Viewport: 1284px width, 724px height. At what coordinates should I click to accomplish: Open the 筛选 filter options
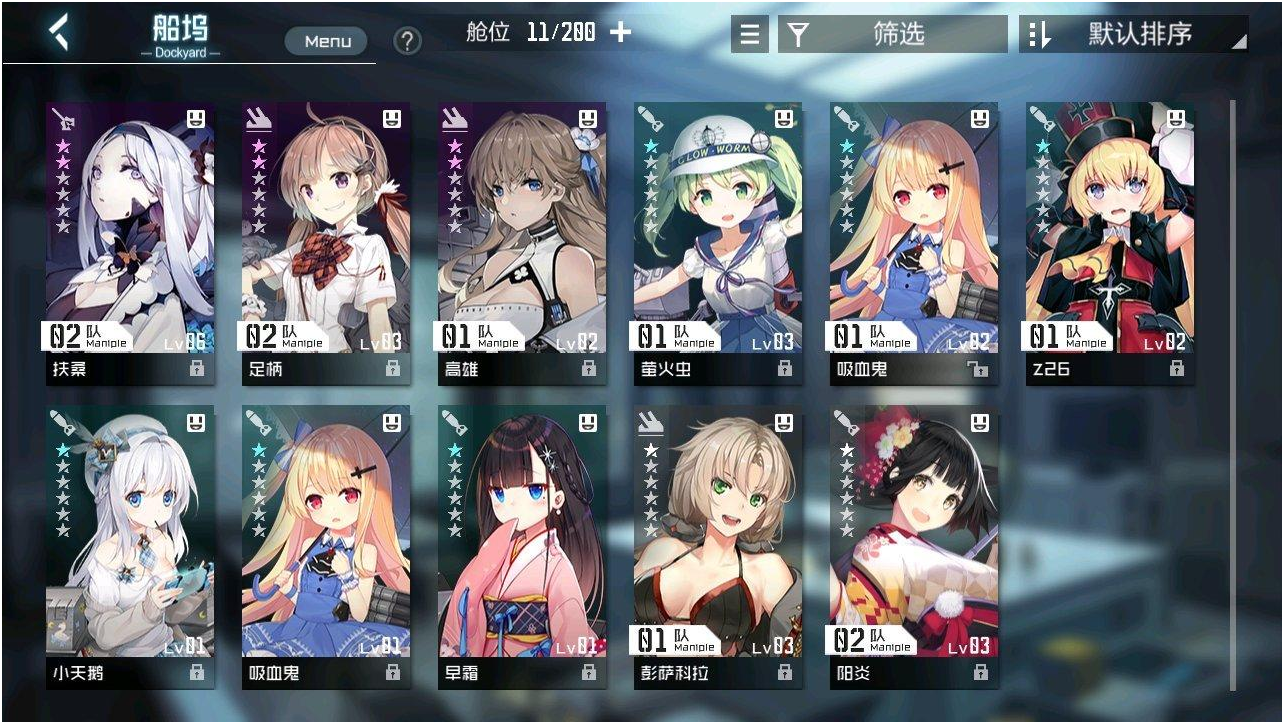893,35
